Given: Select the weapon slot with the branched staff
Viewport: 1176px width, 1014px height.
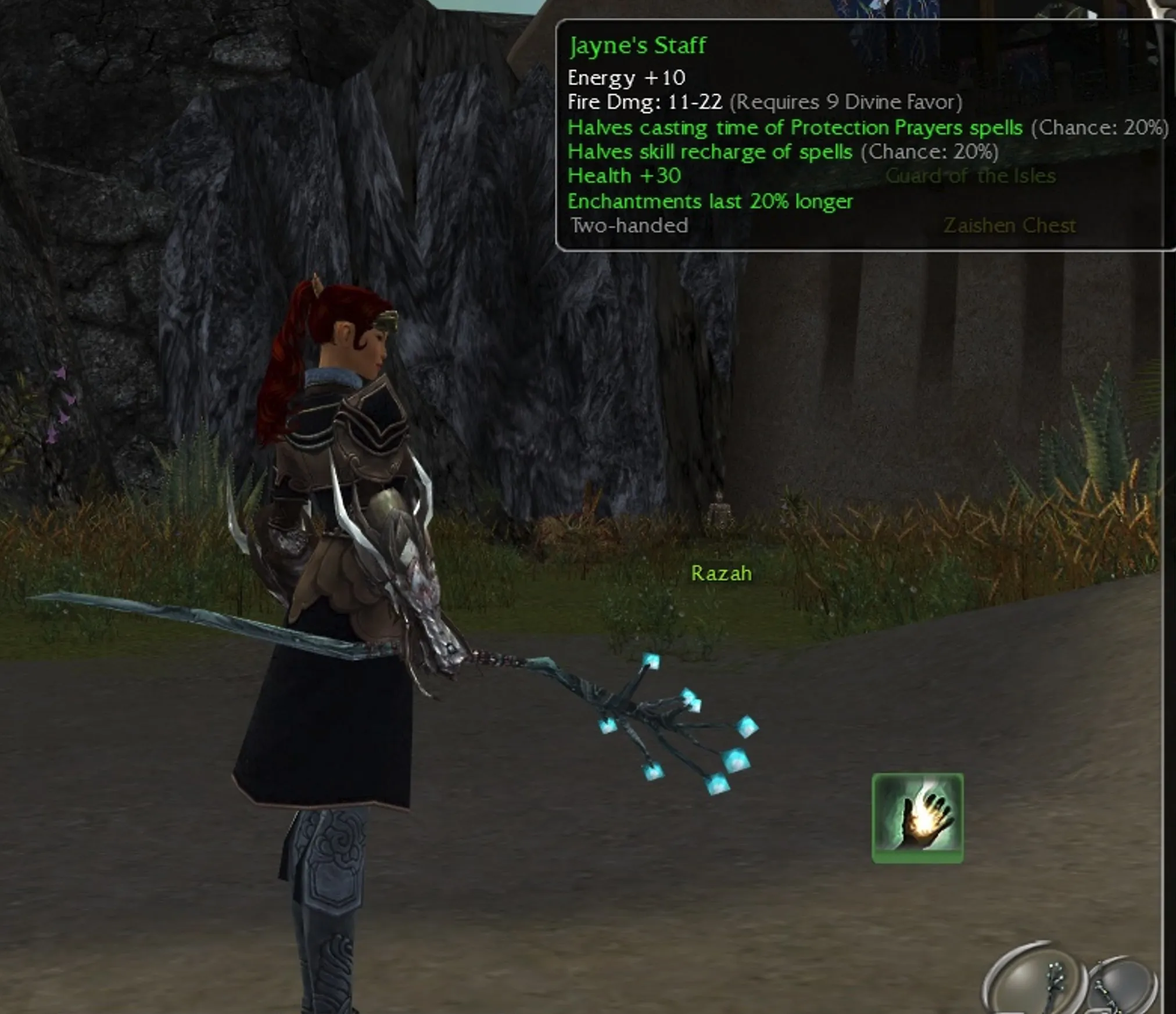Looking at the screenshot, I should (x=1039, y=983).
